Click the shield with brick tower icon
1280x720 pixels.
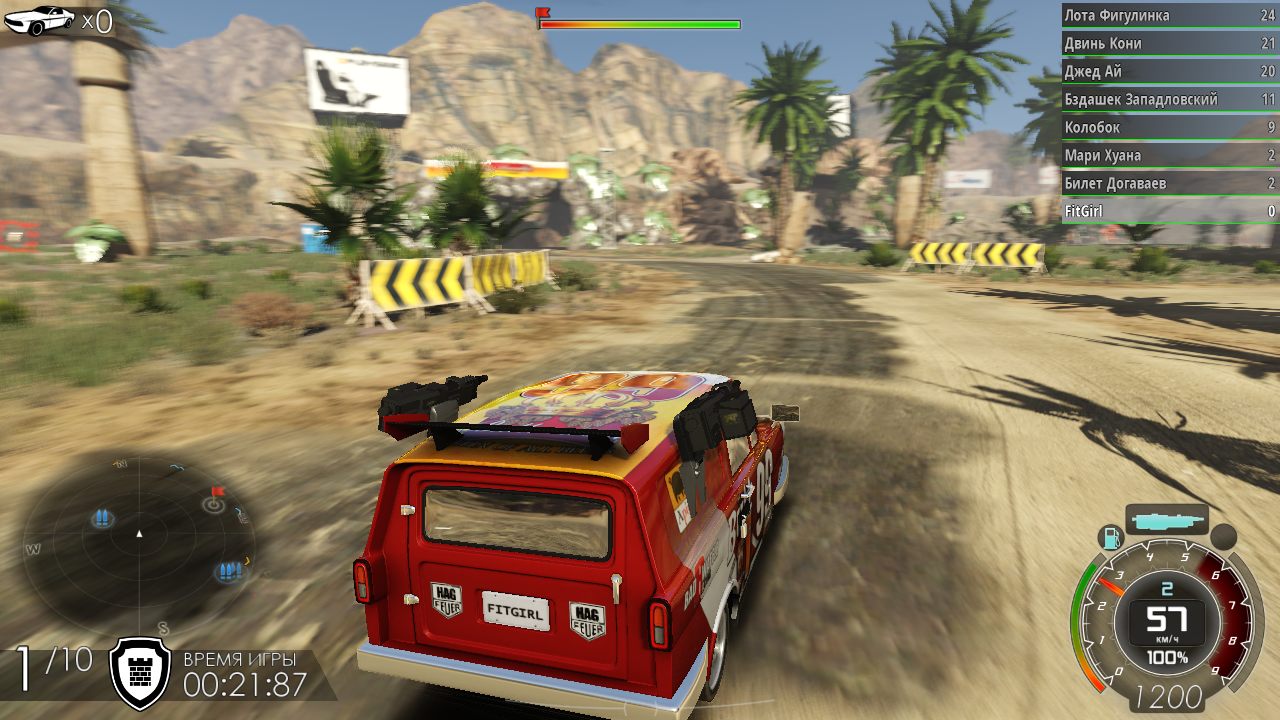(x=139, y=671)
